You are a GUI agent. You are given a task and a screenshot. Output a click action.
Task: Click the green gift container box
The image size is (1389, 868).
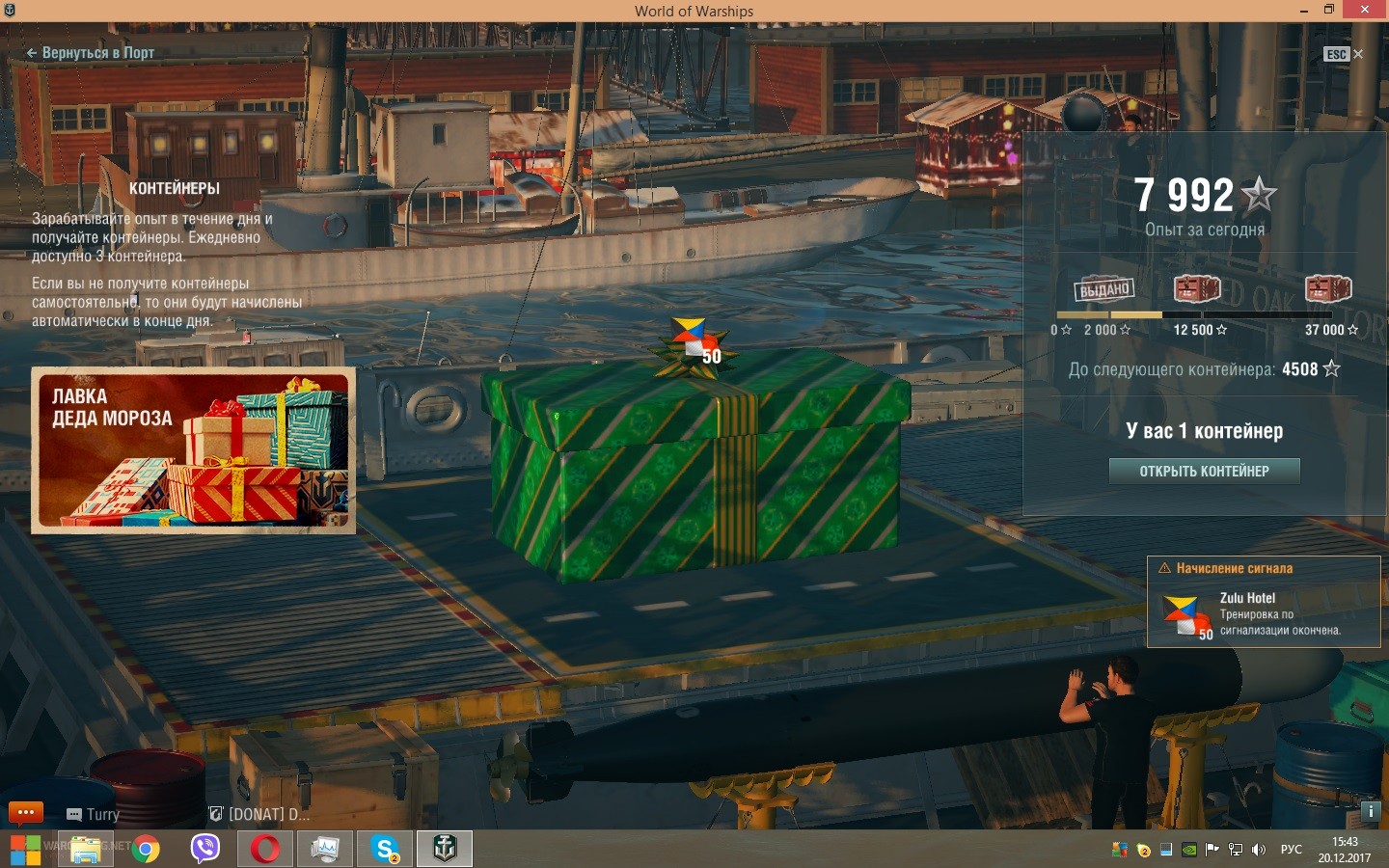point(694,473)
